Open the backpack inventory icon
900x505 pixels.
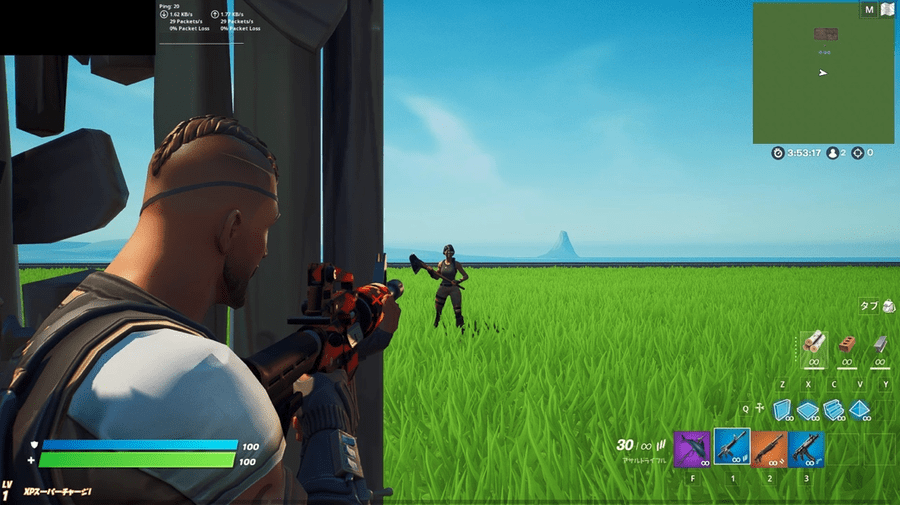click(888, 306)
